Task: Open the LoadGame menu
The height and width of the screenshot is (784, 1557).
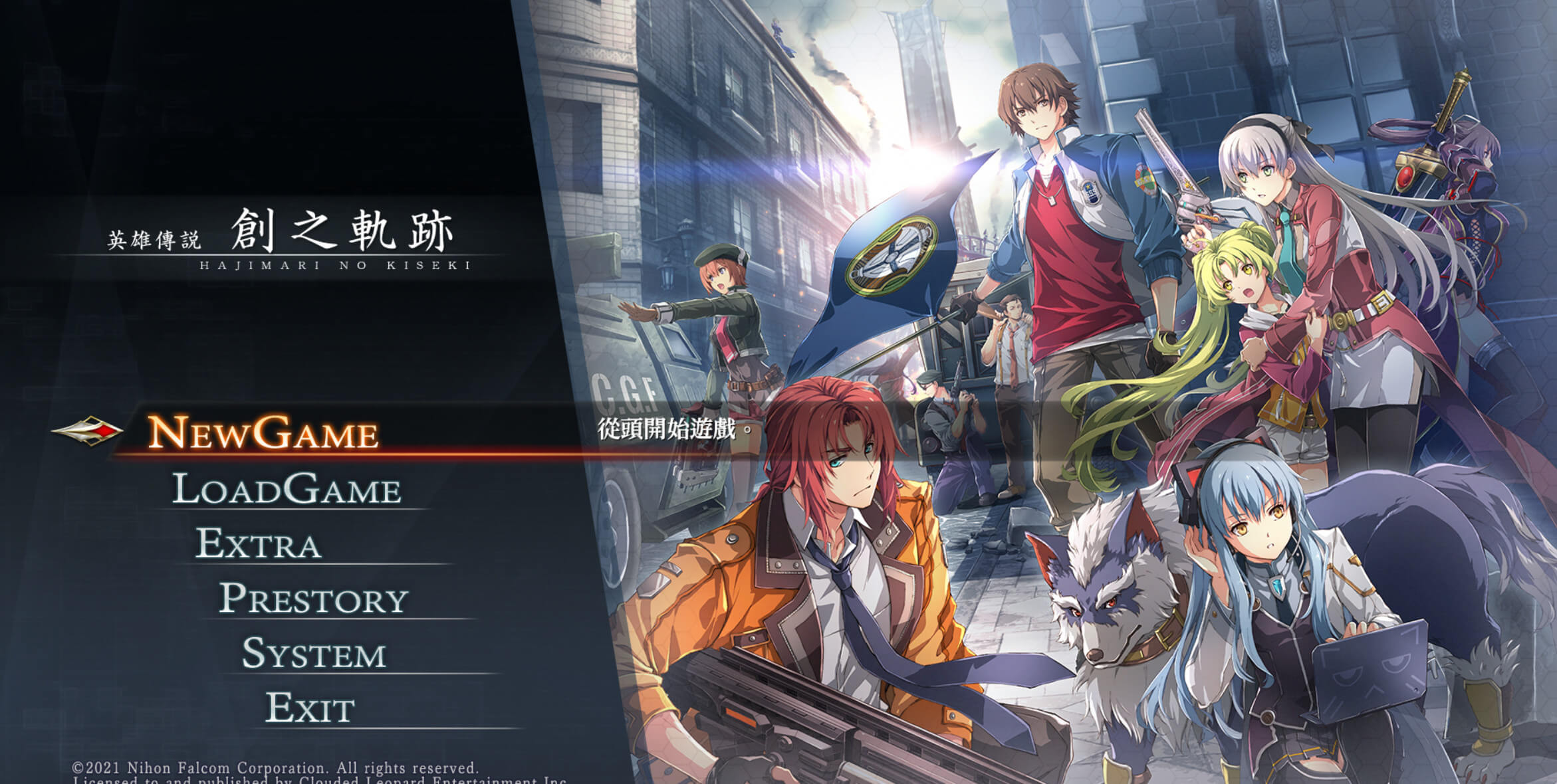Action: tap(287, 489)
